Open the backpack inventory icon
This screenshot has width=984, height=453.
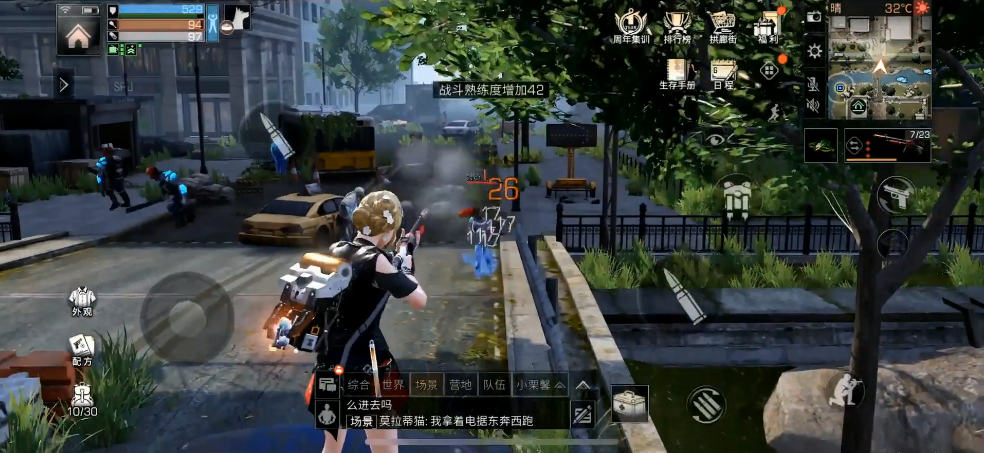[x=735, y=199]
